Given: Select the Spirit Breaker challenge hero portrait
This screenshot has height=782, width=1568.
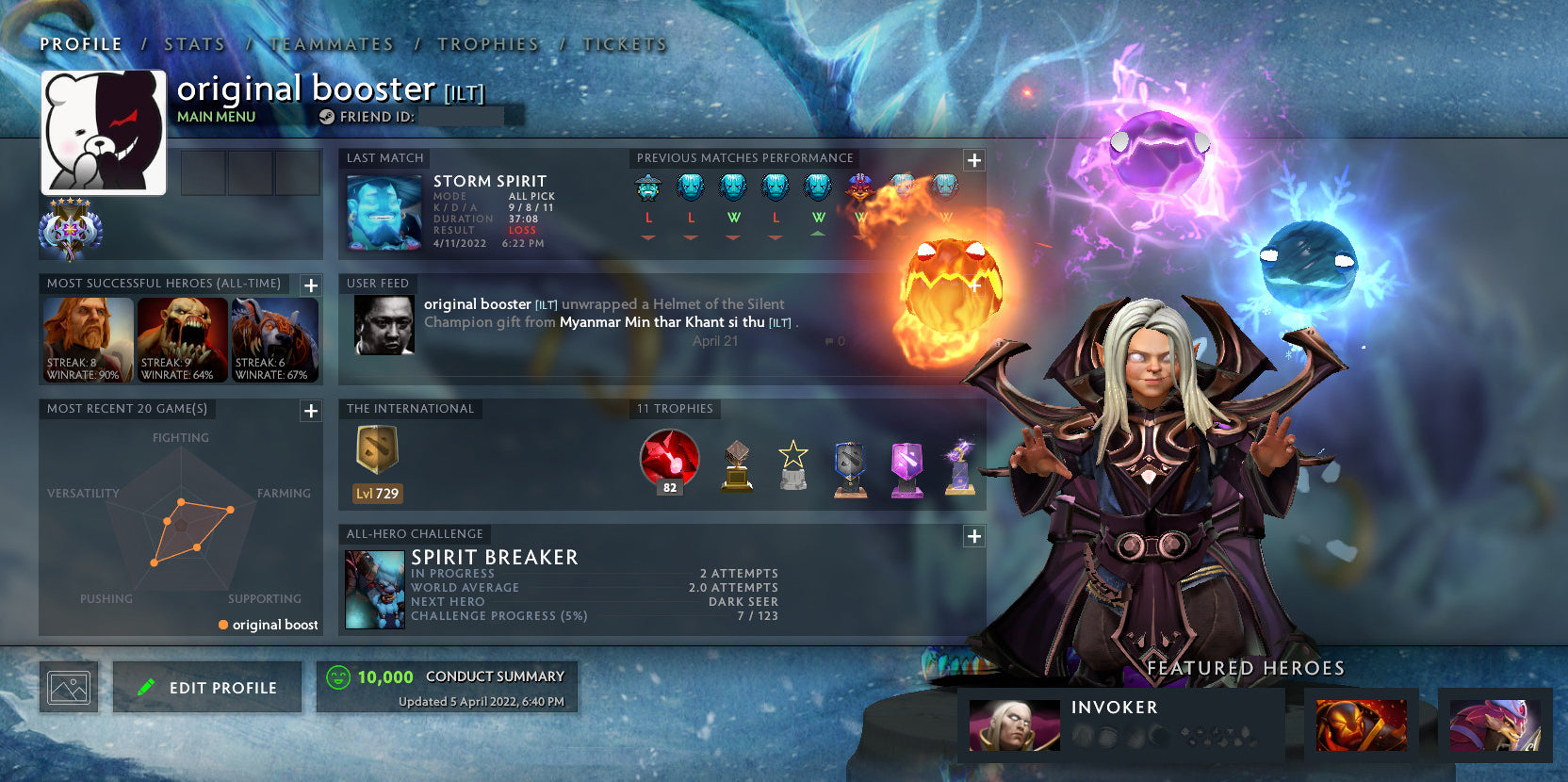Looking at the screenshot, I should (x=376, y=589).
